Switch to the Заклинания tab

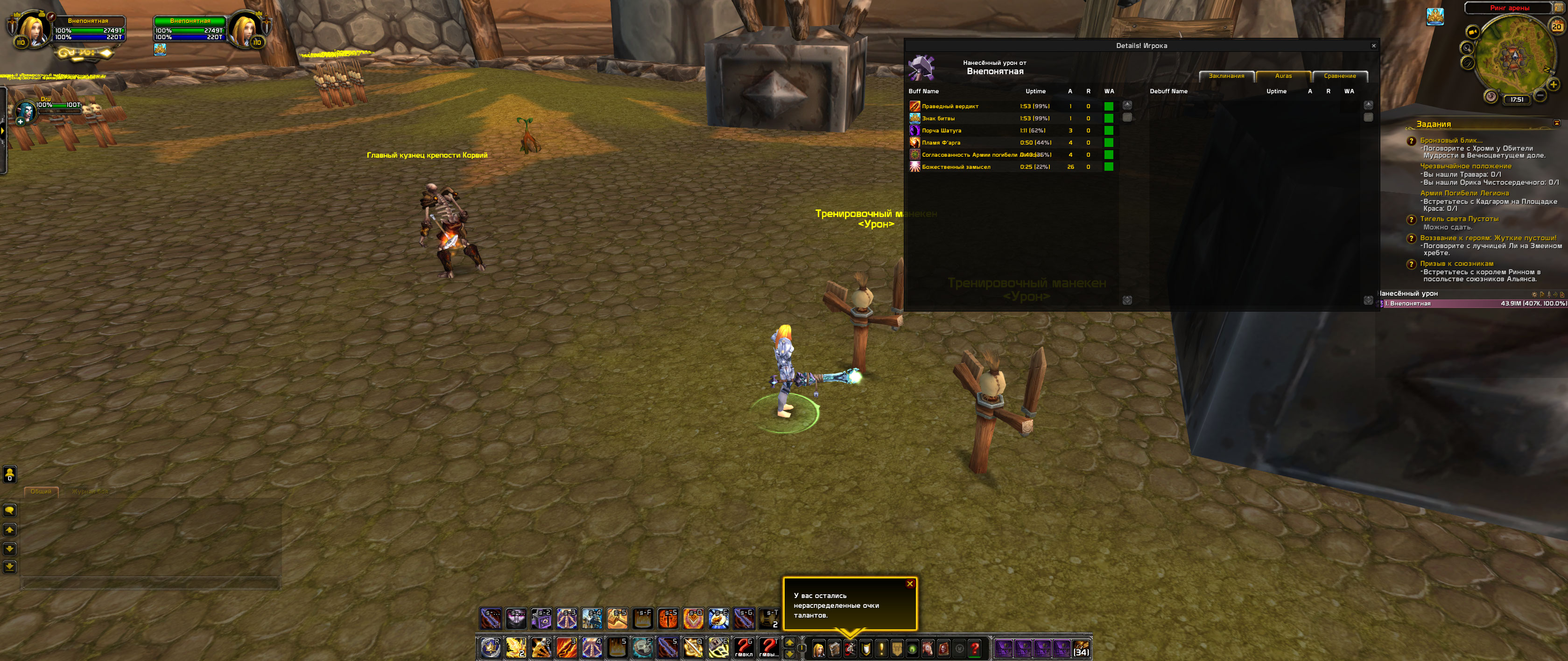pos(1226,76)
